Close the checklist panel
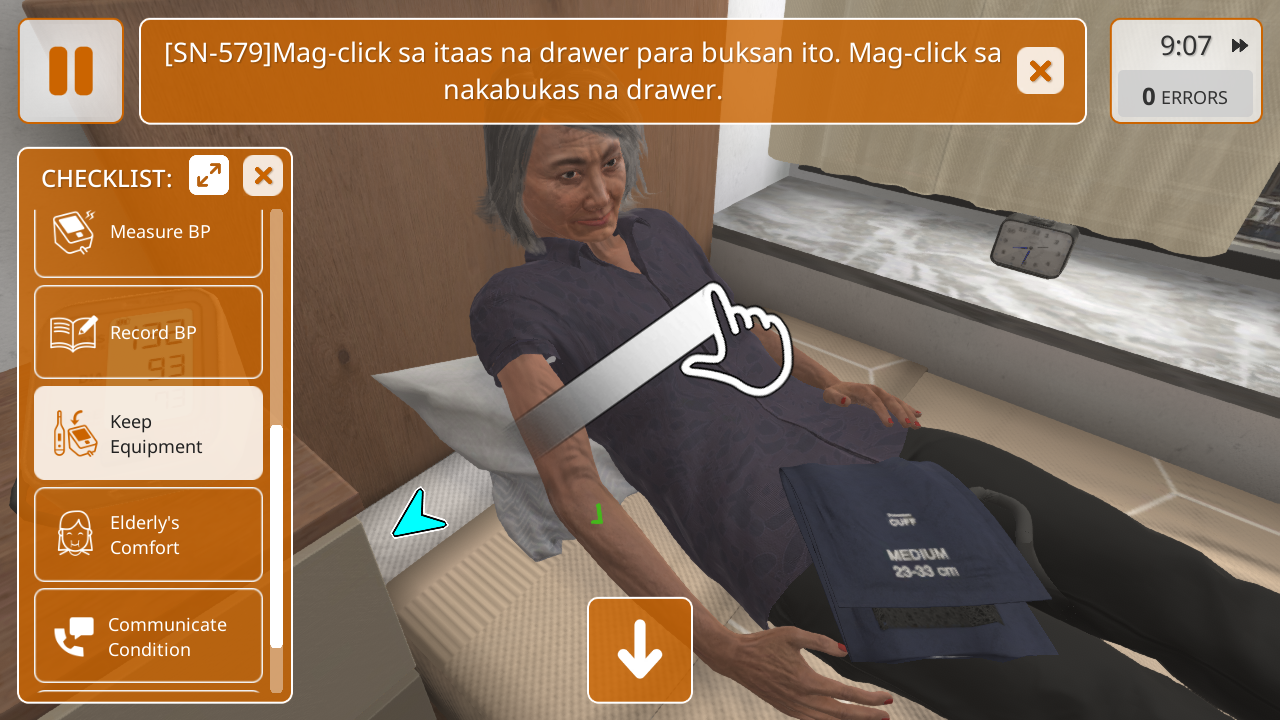Image resolution: width=1280 pixels, height=720 pixels. click(263, 176)
